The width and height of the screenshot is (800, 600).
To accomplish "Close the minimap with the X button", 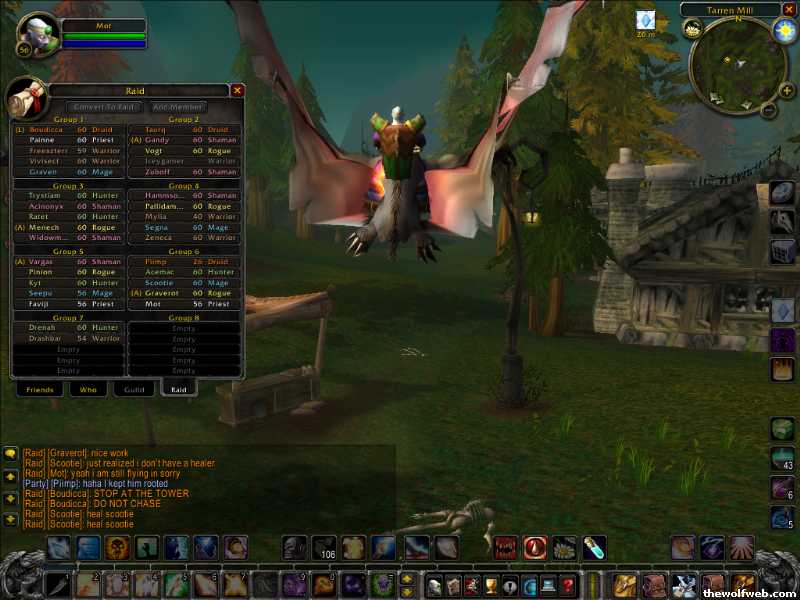I will point(789,10).
